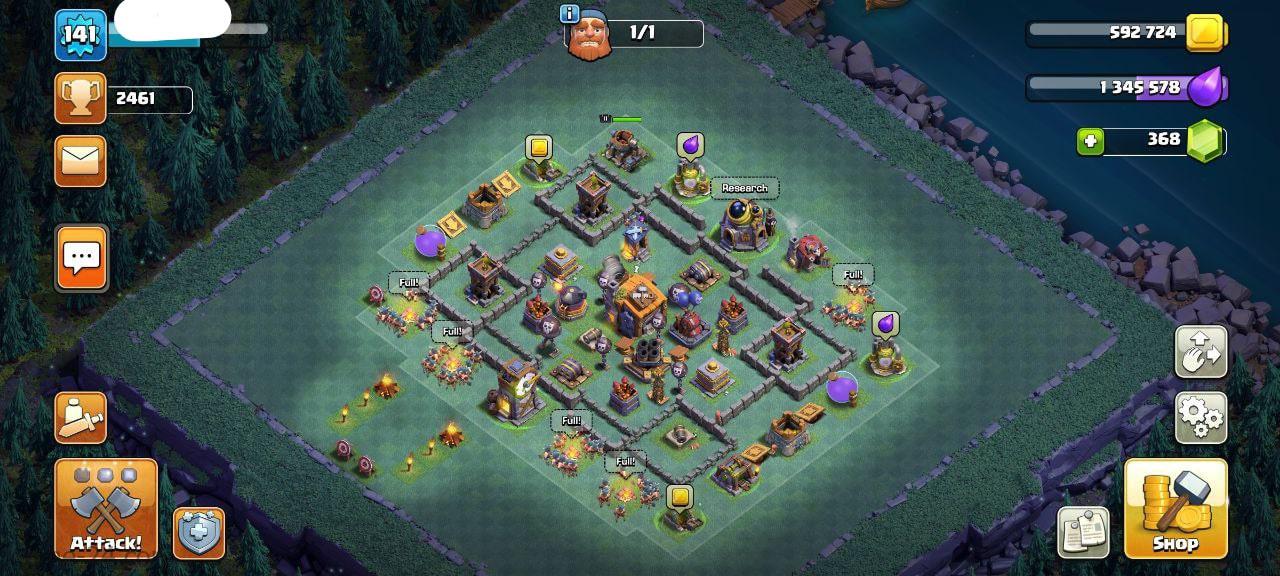Click the builder info button
This screenshot has height=576, width=1280.
click(x=570, y=14)
